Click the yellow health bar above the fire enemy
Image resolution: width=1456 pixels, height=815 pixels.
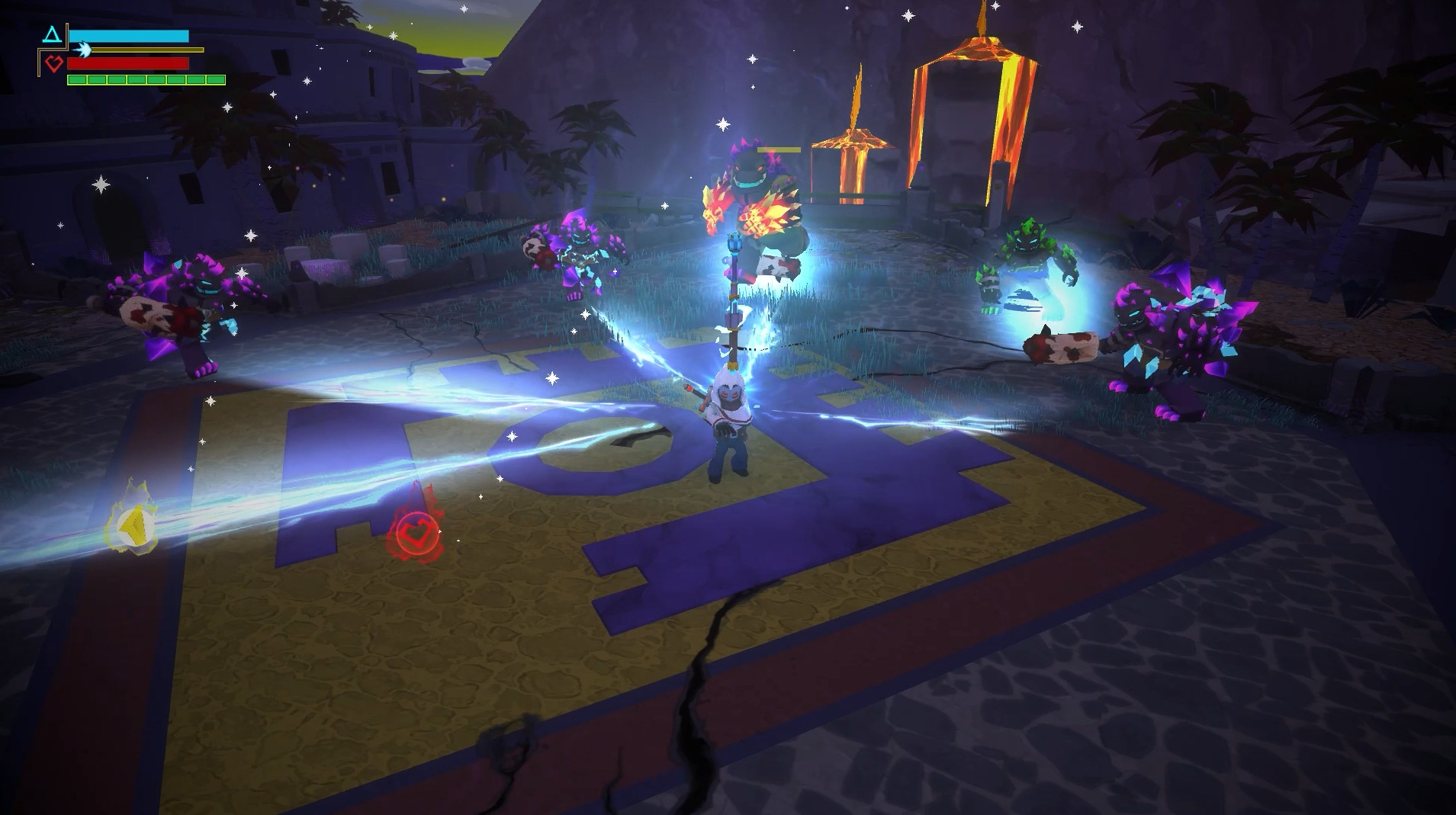click(780, 150)
